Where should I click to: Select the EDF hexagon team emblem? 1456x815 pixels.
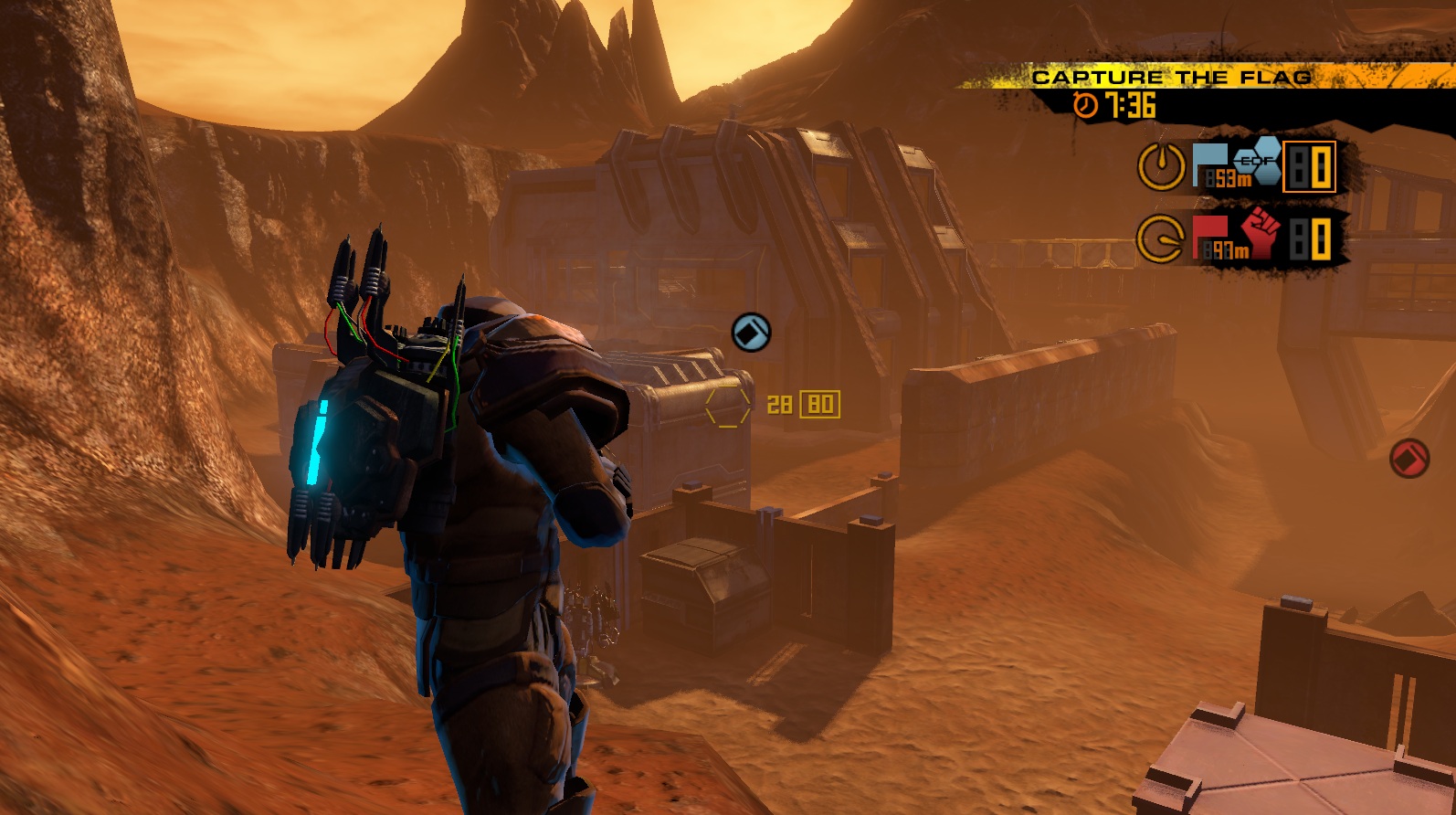[1257, 162]
